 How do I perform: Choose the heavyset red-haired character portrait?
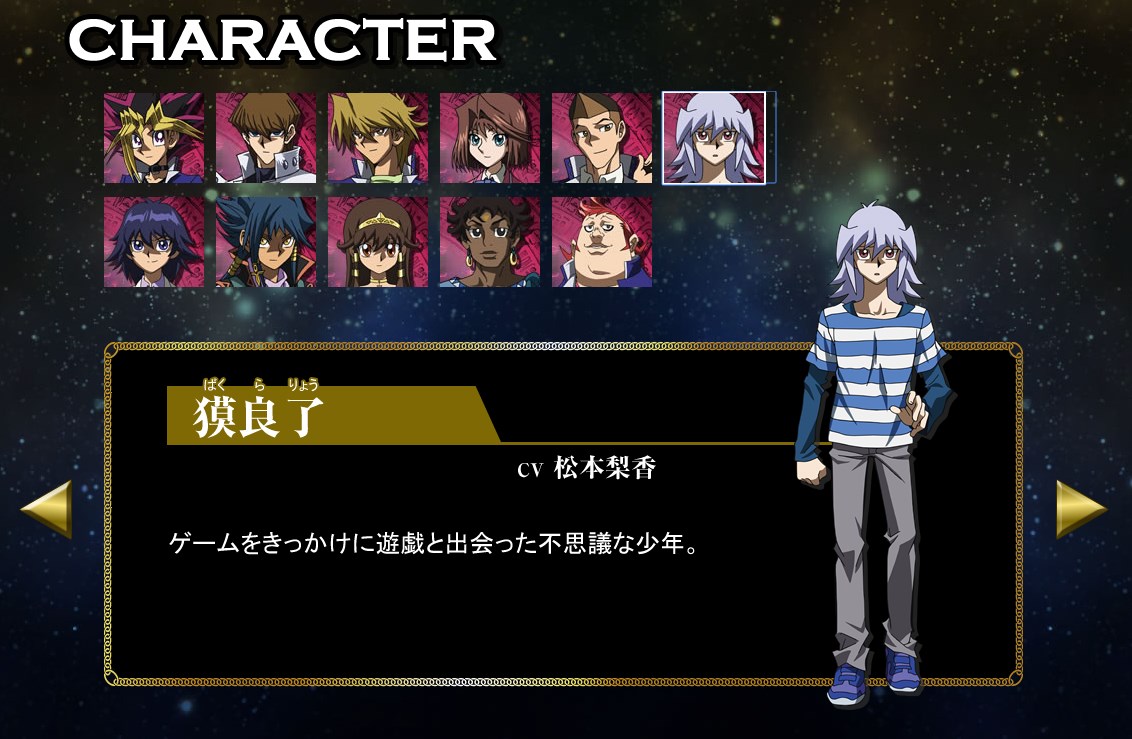pyautogui.click(x=602, y=242)
